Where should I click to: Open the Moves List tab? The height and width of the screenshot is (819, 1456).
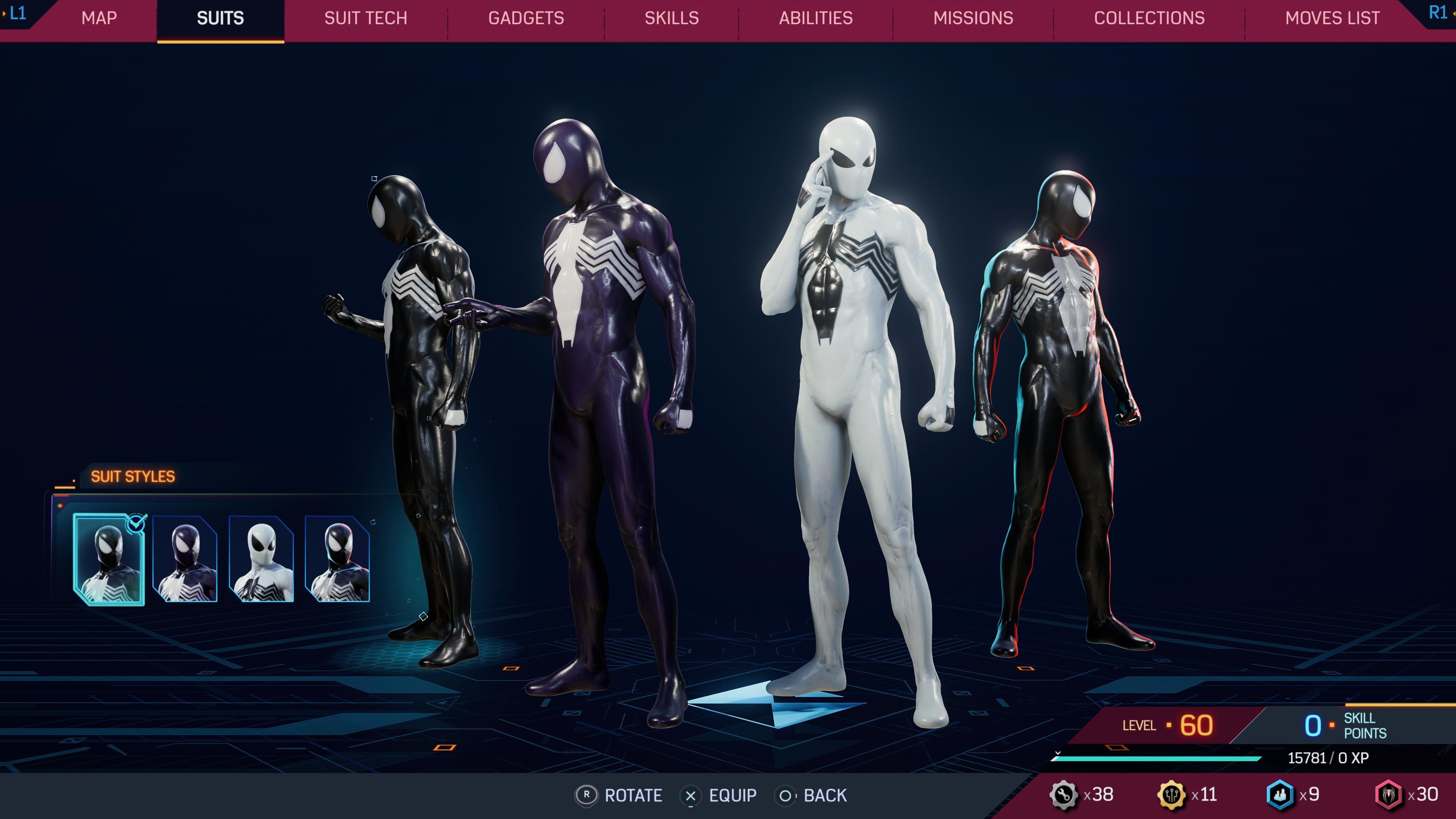click(x=1330, y=18)
